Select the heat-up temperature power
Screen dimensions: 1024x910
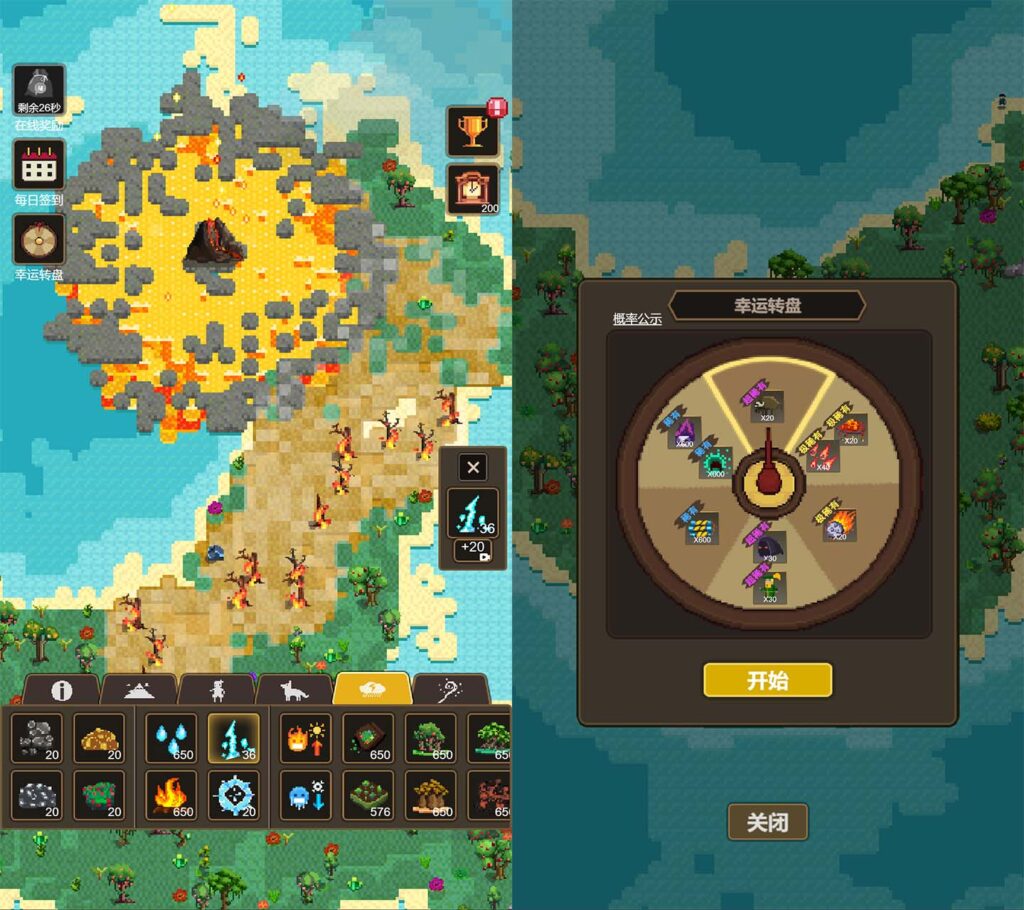coord(304,739)
